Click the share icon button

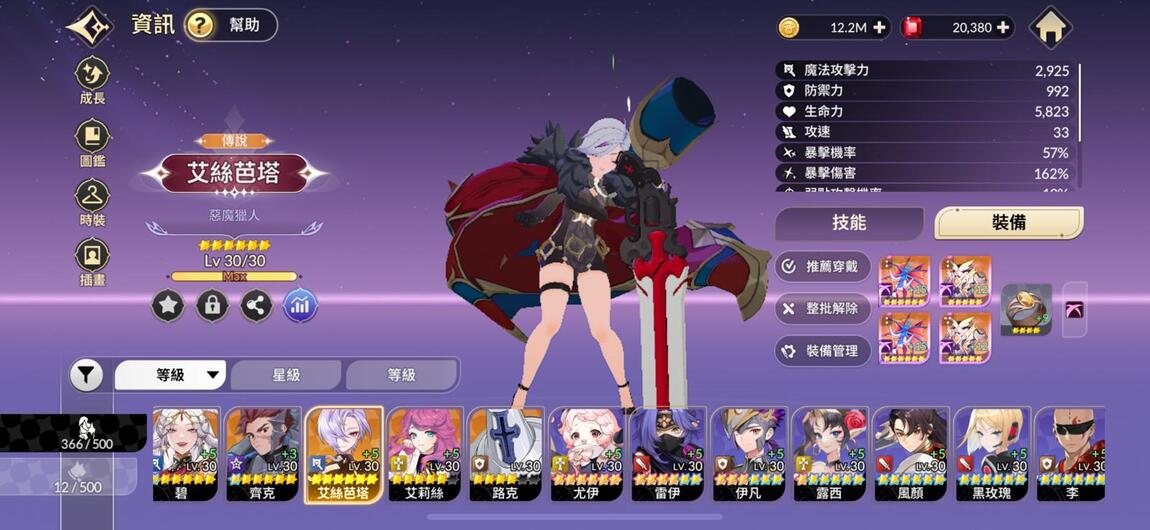[256, 306]
